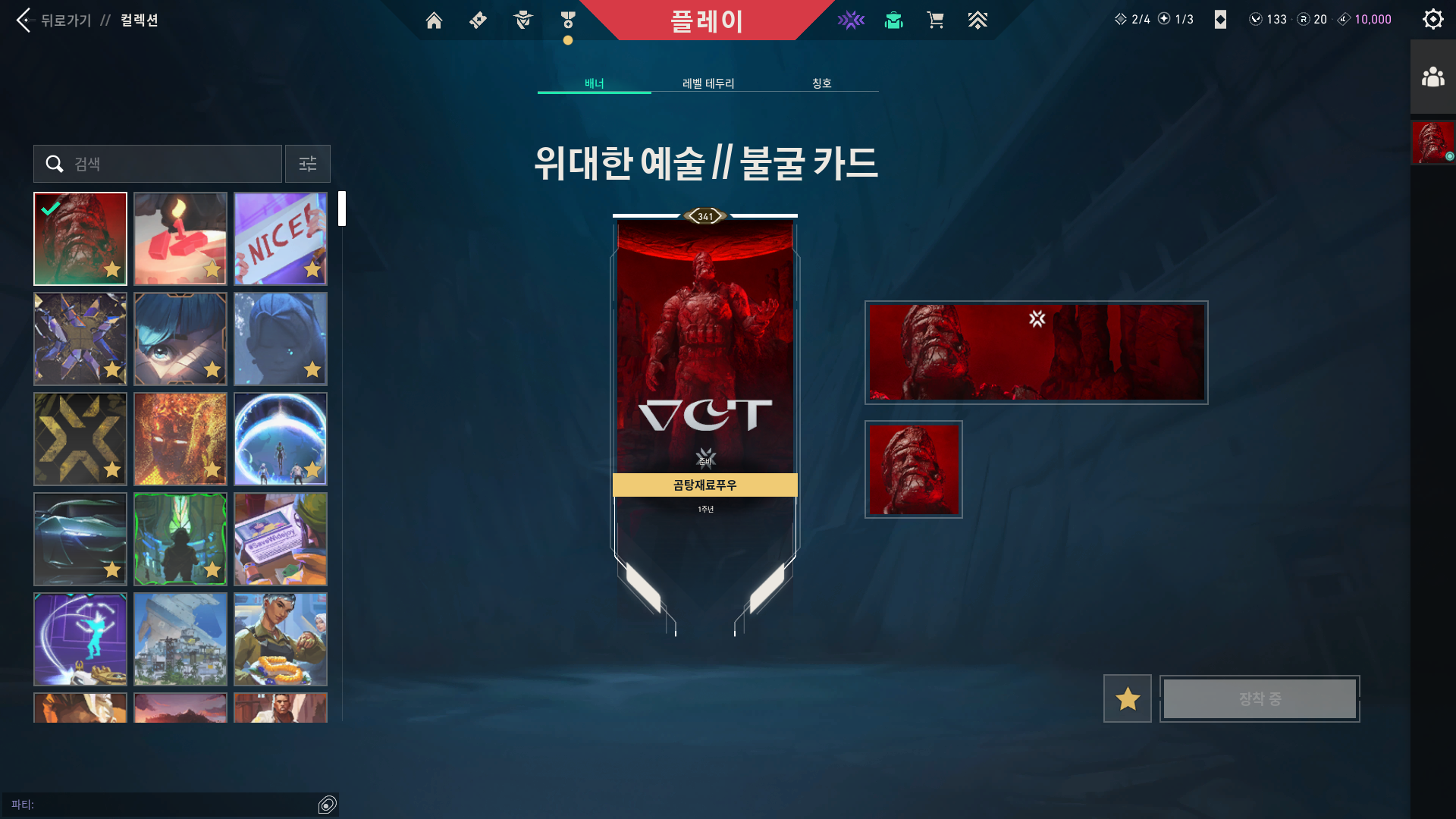Select the Agents icon in the top bar
The width and height of the screenshot is (1456, 819).
pyautogui.click(x=522, y=20)
